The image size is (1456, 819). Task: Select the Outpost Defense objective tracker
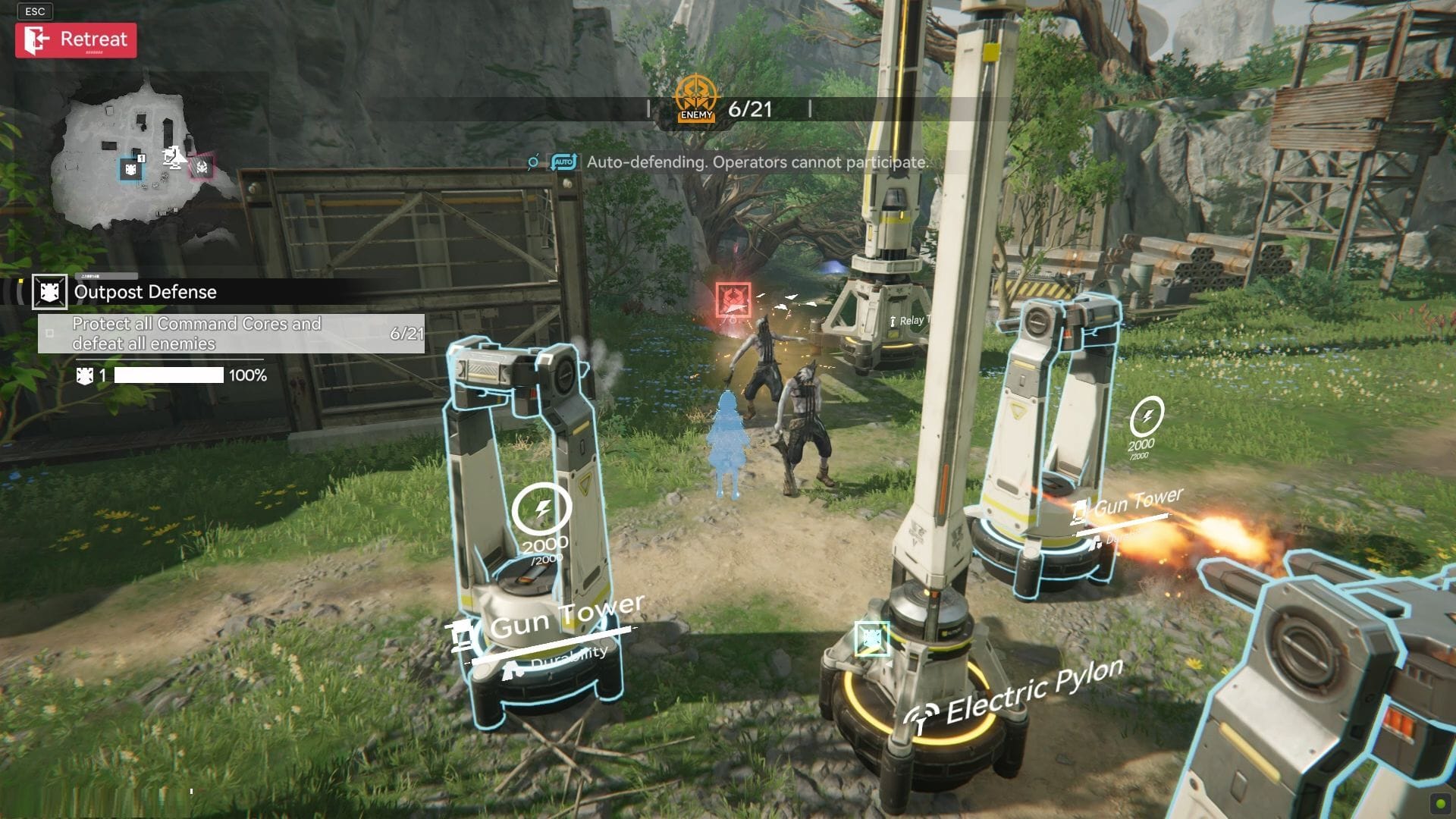[144, 292]
